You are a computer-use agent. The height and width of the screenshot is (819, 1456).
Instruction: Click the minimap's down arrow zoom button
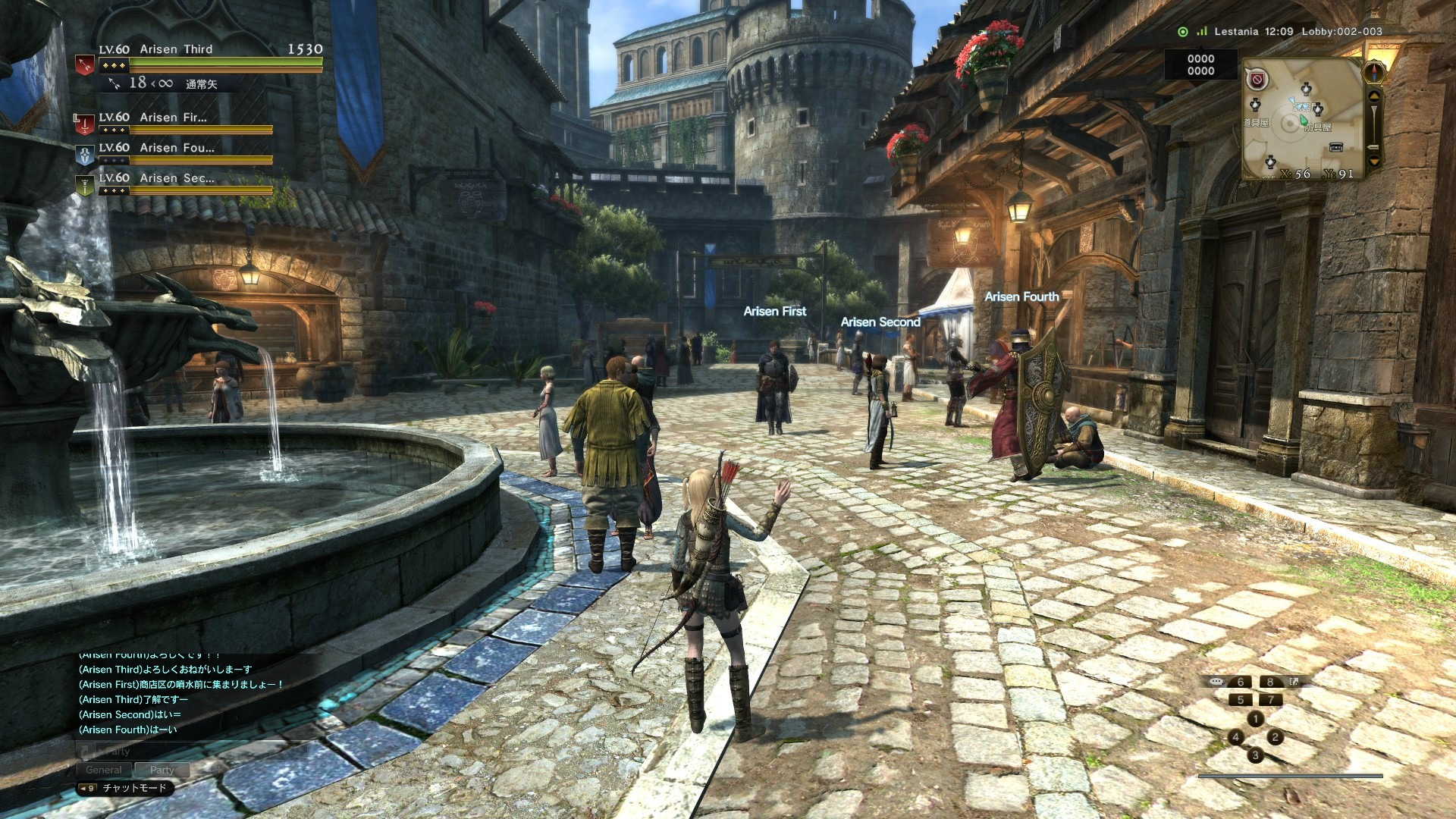click(1374, 162)
